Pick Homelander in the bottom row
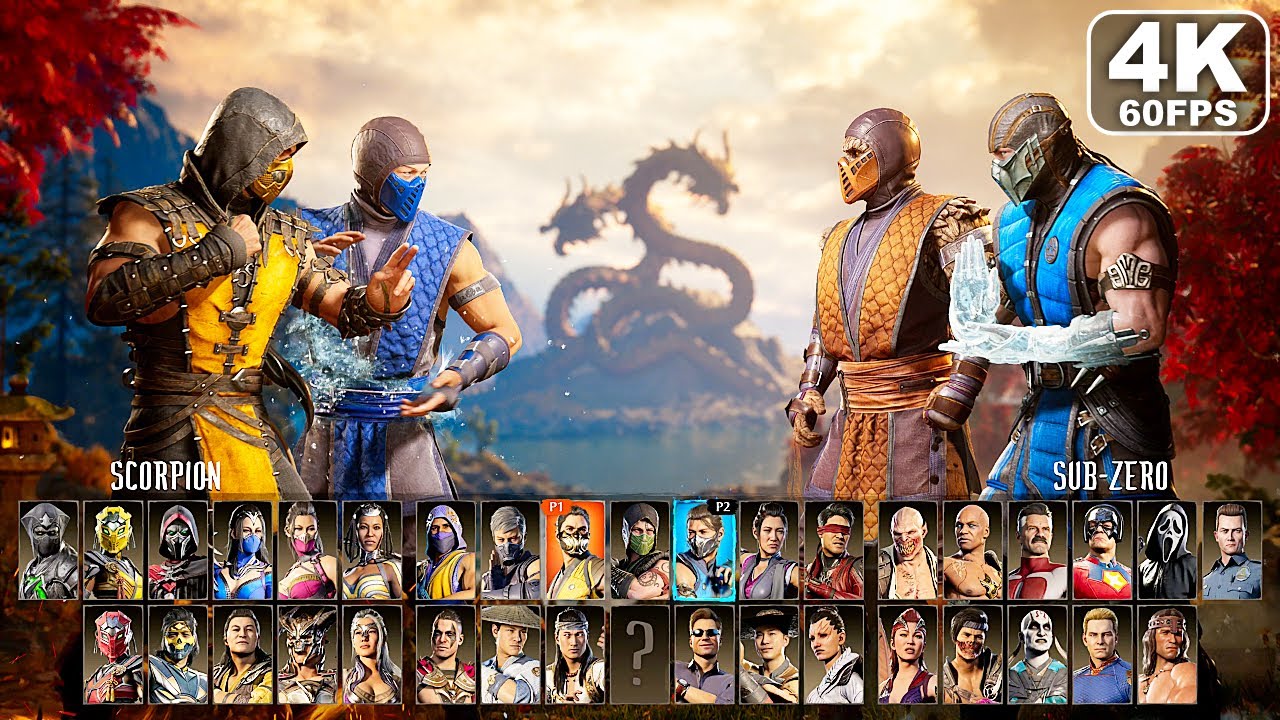Viewport: 1280px width, 720px height. (x=1100, y=657)
